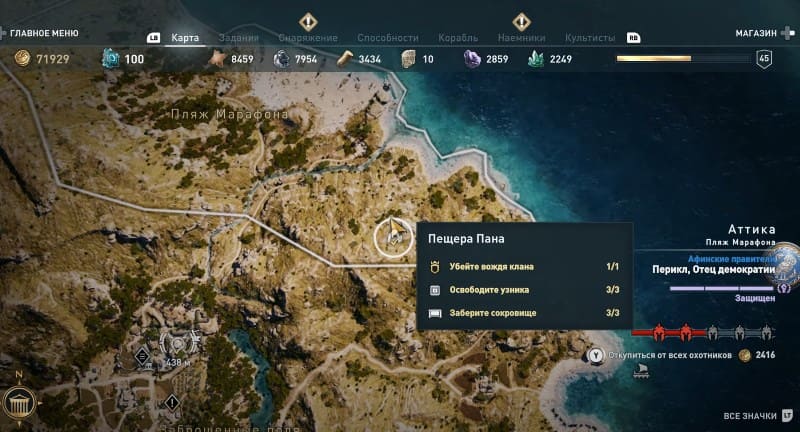Switch to the Задания tab
Screen dimensions: 800x432
[x=238, y=38]
